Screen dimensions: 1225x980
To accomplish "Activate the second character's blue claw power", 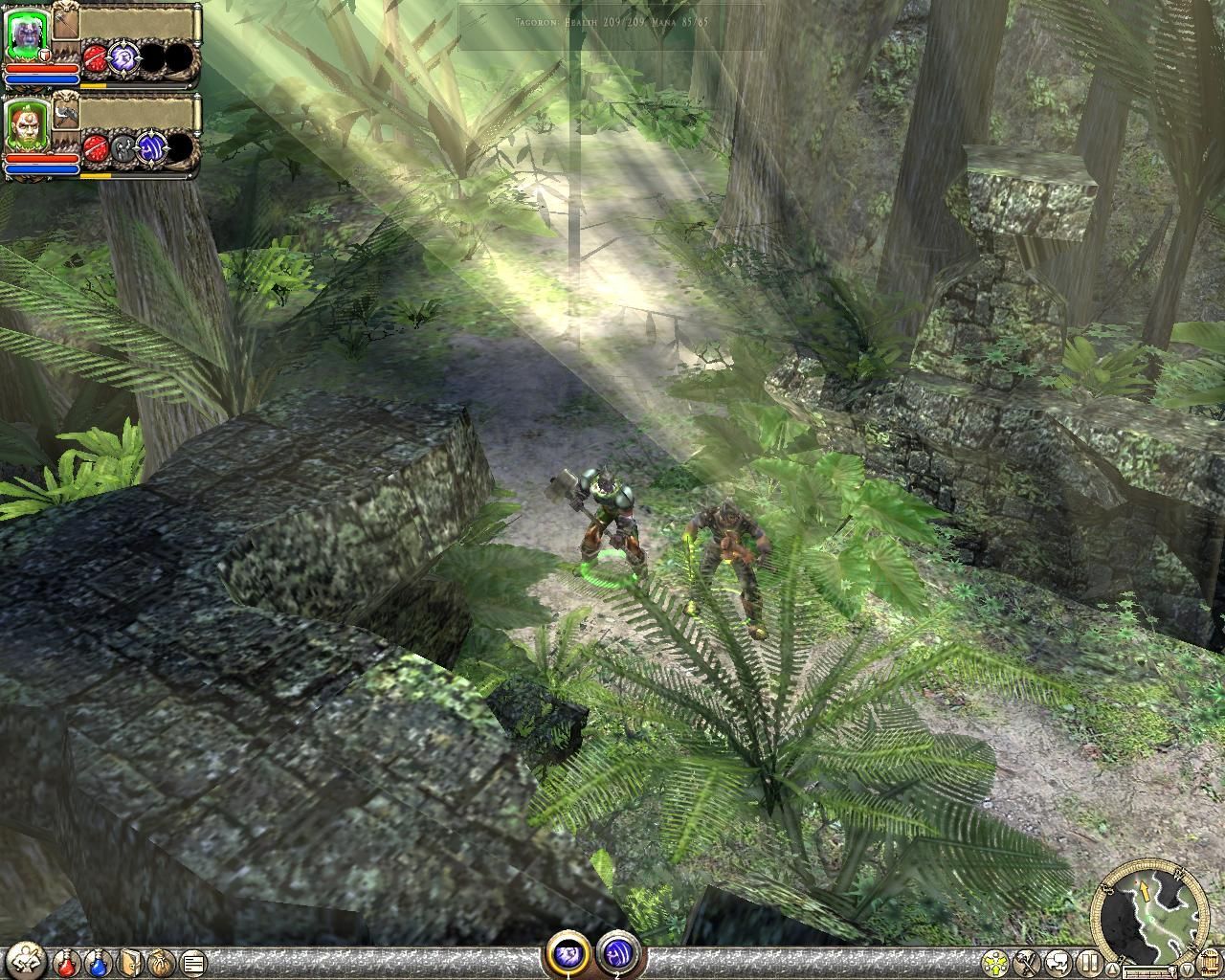I will 151,147.
